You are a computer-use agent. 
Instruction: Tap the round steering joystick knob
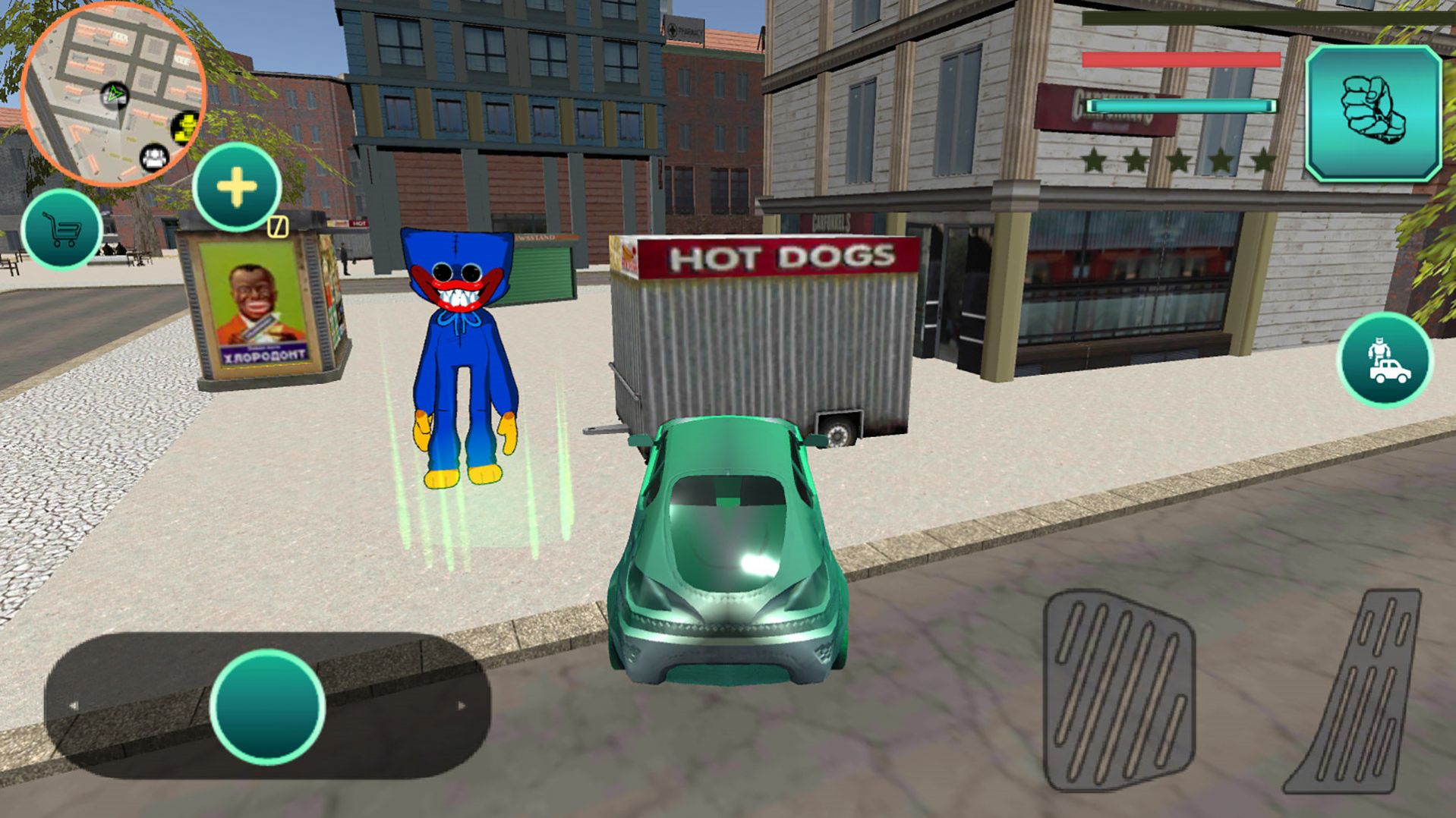pos(267,706)
